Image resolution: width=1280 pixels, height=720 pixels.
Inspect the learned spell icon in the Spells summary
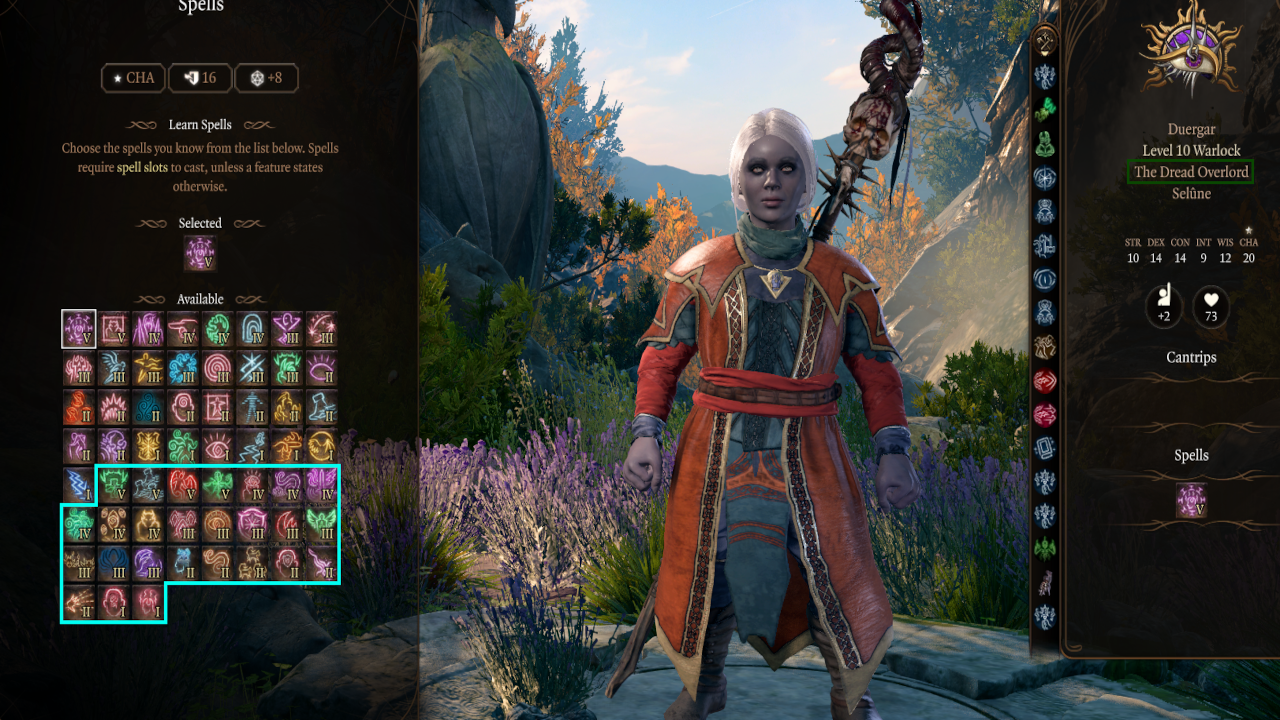click(1191, 500)
